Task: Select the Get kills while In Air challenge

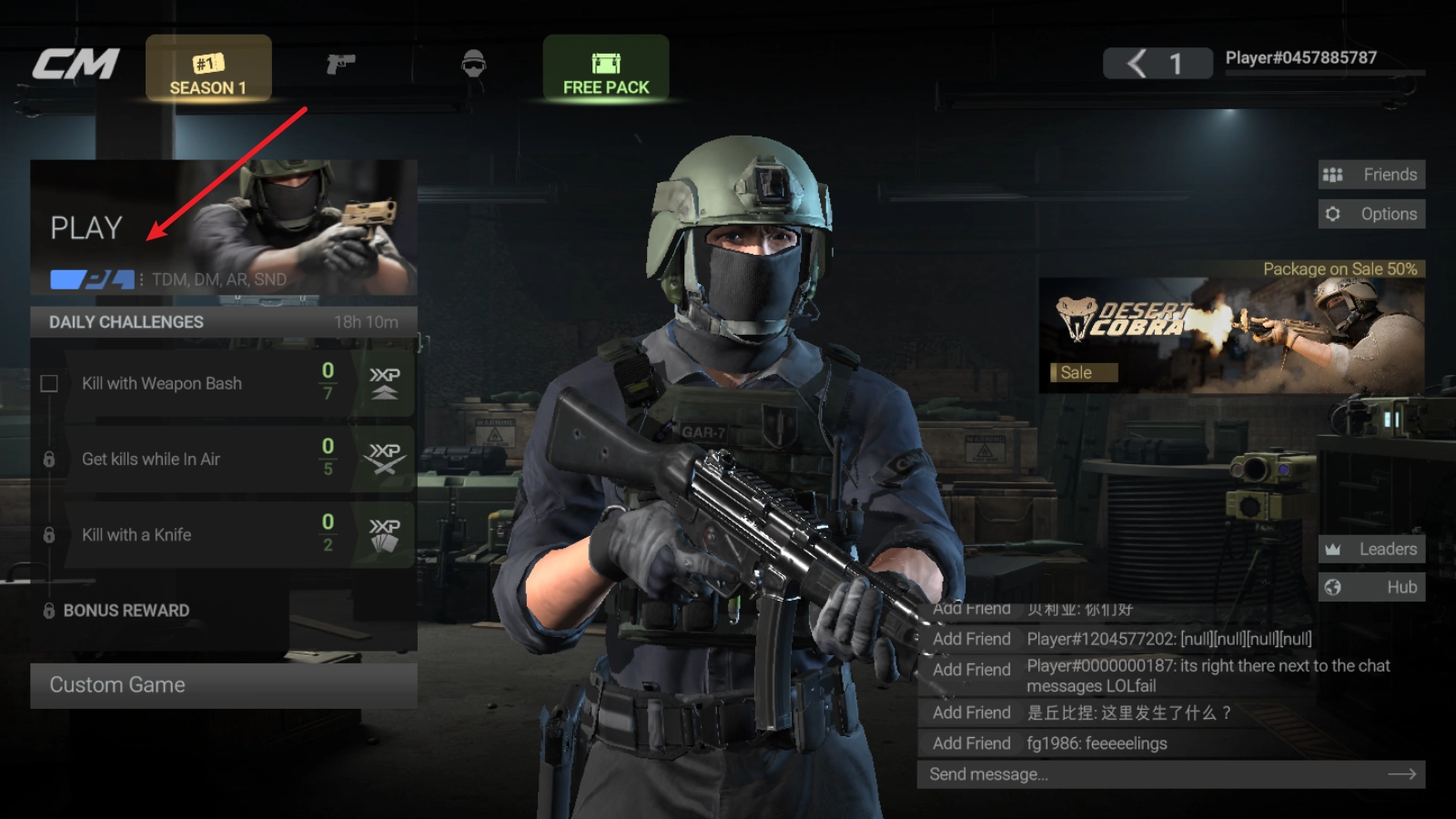Action: (223, 459)
